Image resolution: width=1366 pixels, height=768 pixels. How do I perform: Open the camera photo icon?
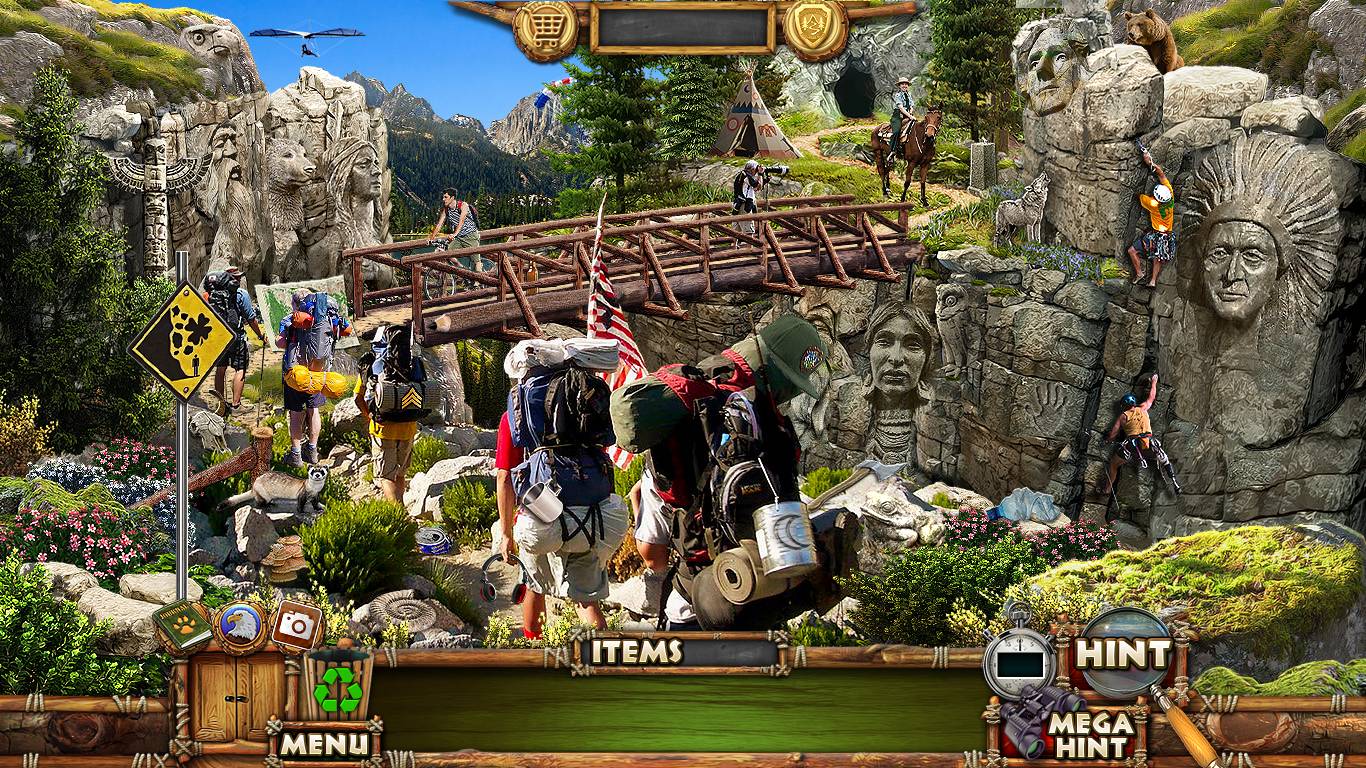296,624
